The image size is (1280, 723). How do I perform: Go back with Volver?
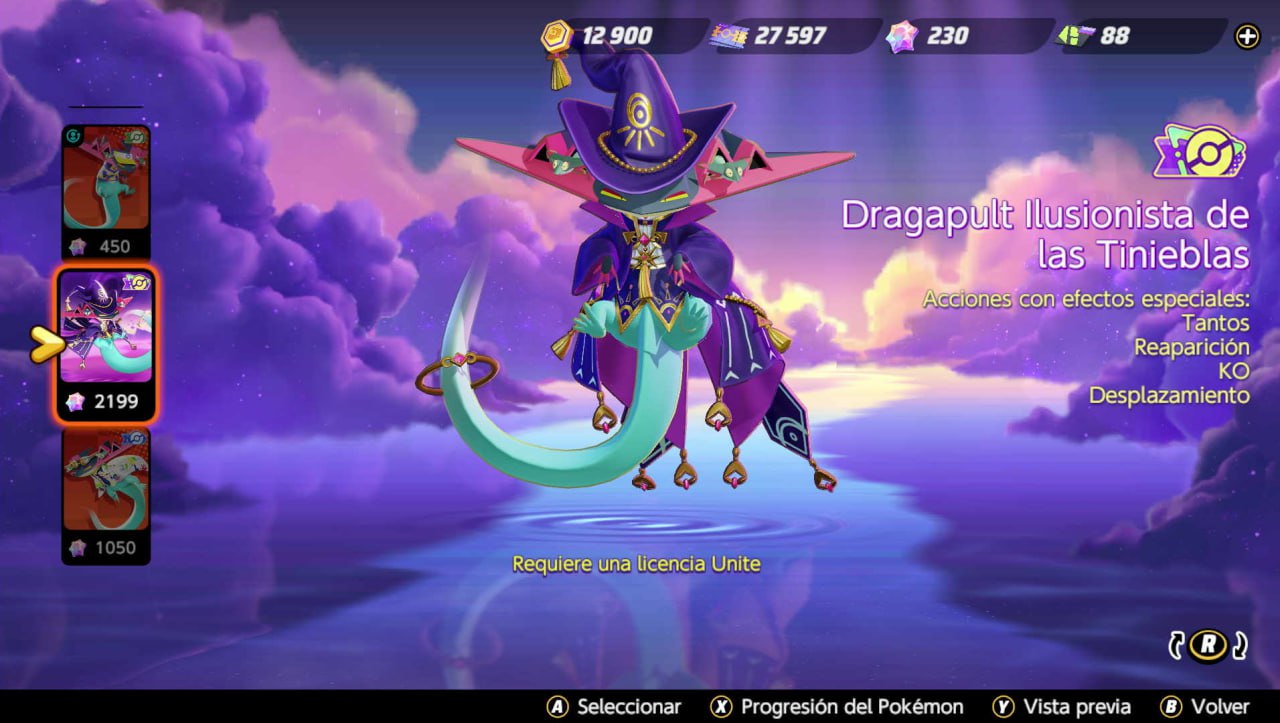pyautogui.click(x=1205, y=706)
